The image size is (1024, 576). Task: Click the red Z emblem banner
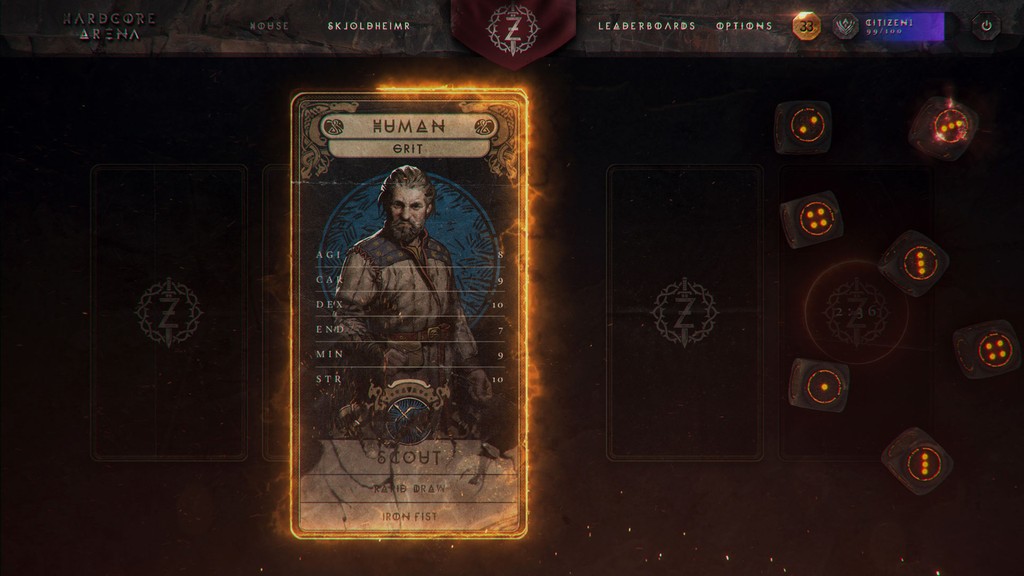point(512,28)
